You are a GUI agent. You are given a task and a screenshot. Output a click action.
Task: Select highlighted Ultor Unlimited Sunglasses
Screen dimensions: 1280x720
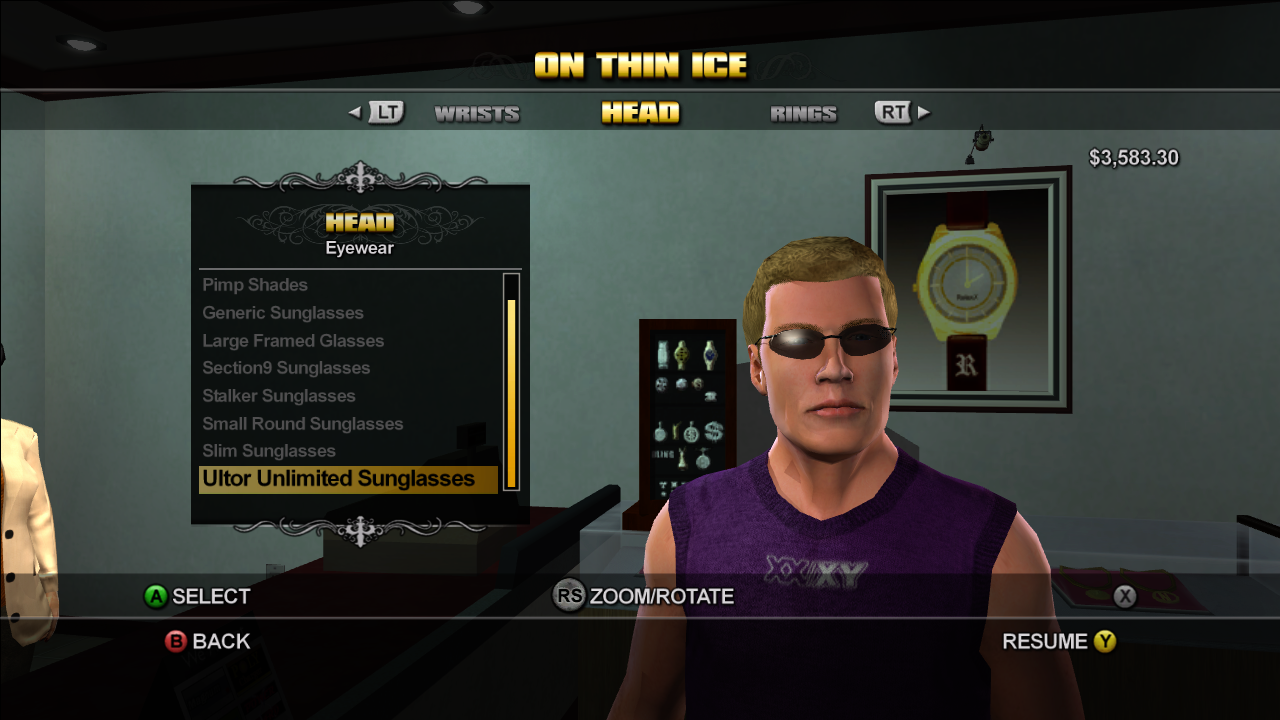339,479
